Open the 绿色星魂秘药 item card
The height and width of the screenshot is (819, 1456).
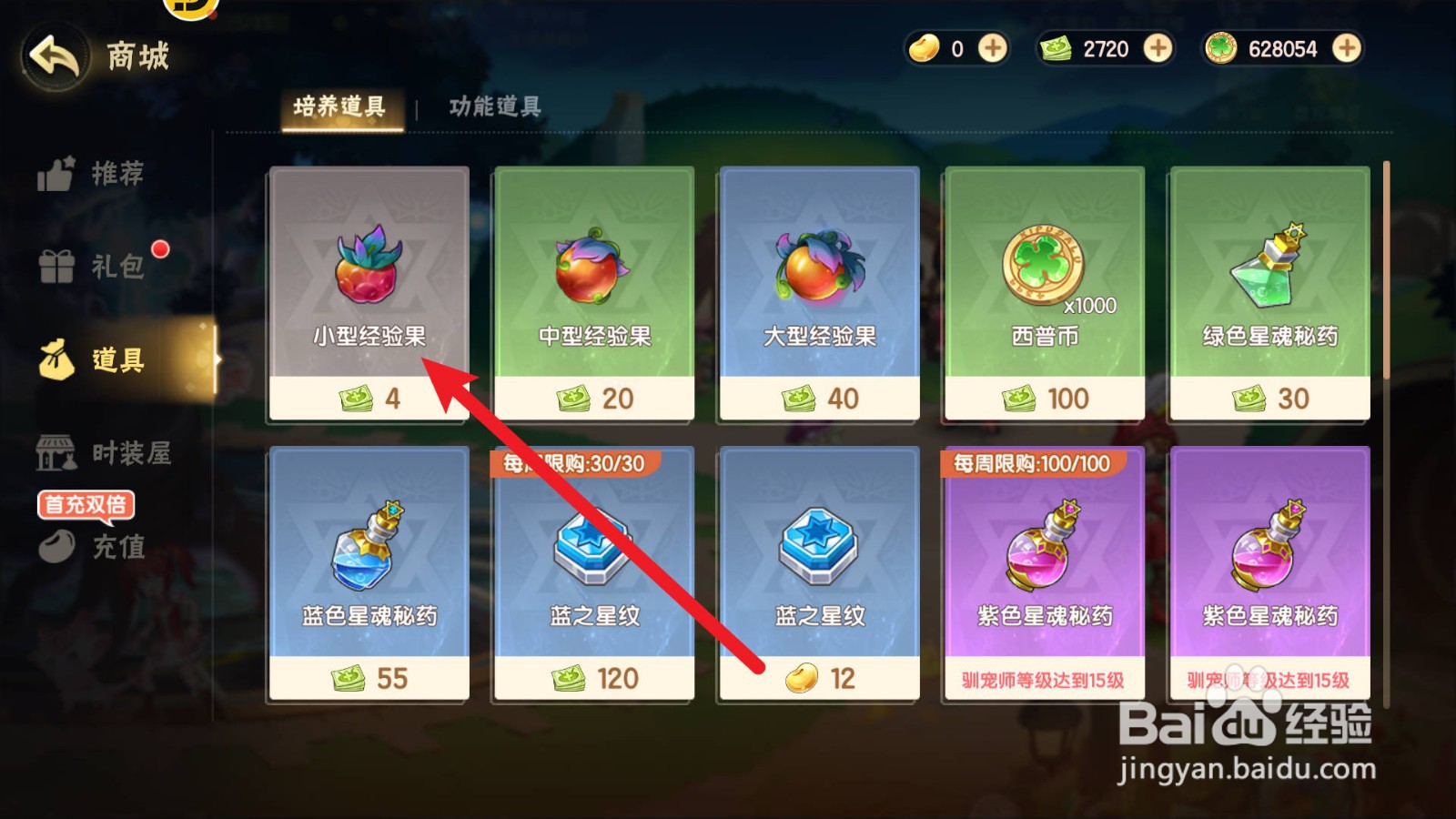[1269, 291]
